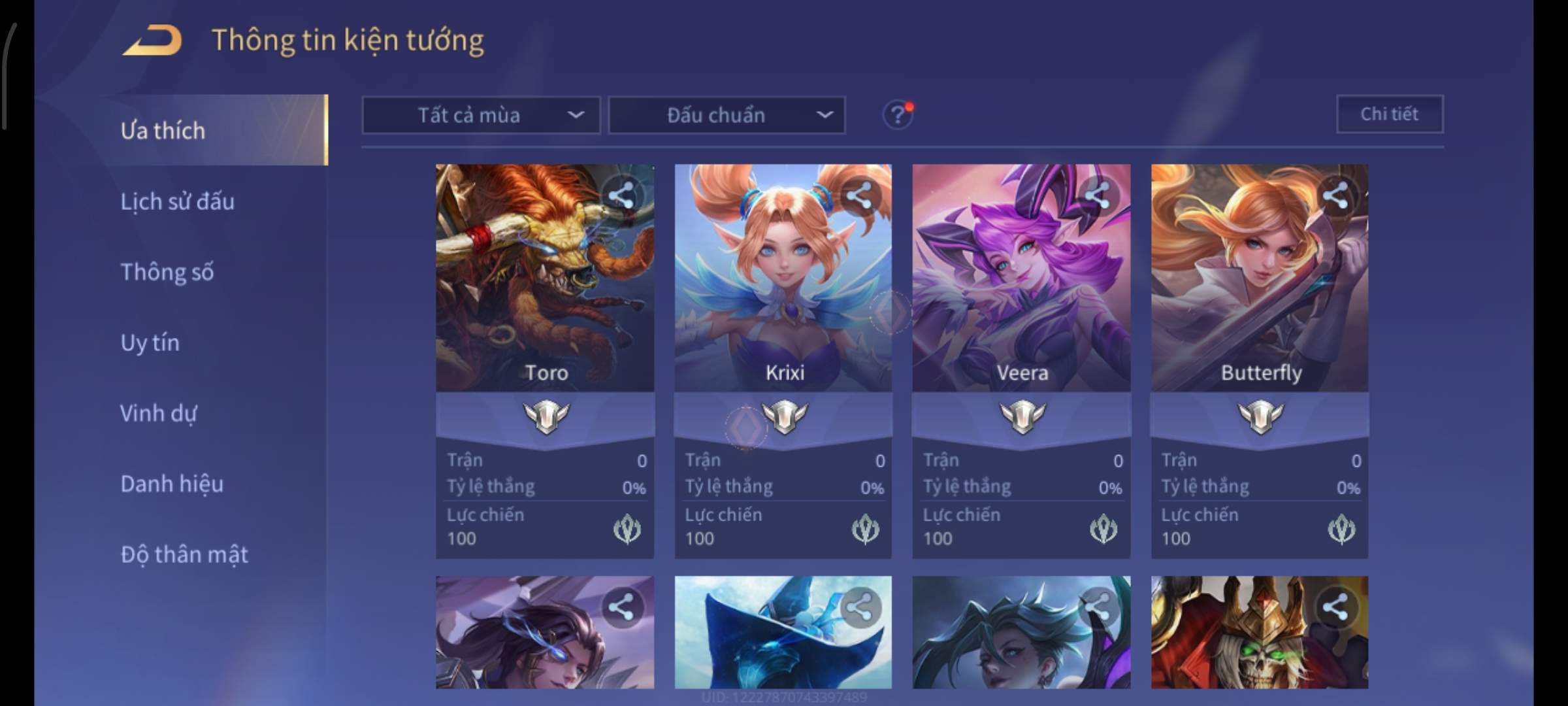Screen dimensions: 1568x706
Task: Switch to the Lịch sử đấu tab
Action: click(x=177, y=201)
